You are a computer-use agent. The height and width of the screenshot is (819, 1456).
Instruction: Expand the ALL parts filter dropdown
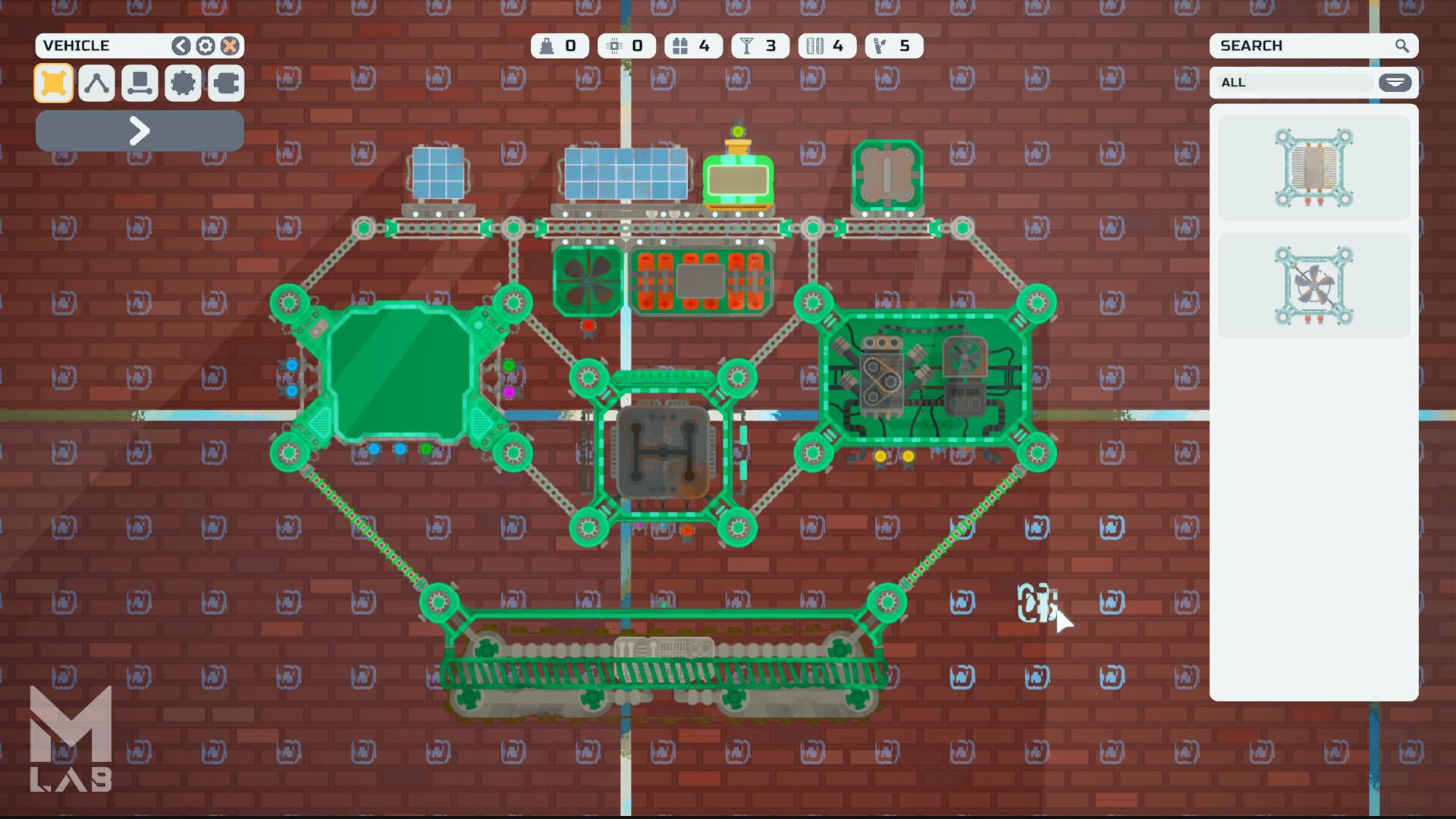click(x=1395, y=83)
